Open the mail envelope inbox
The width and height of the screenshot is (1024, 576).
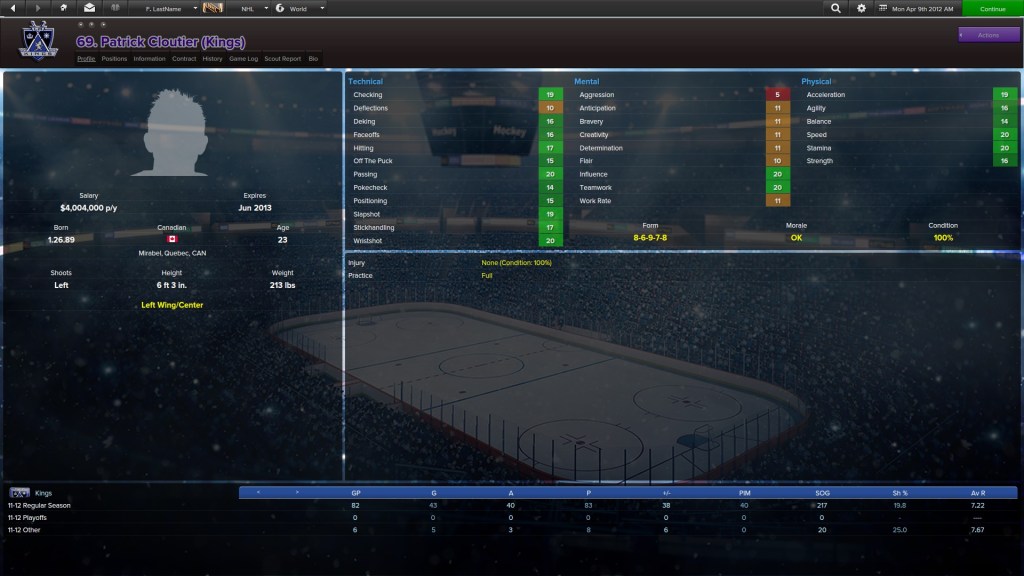pyautogui.click(x=89, y=8)
